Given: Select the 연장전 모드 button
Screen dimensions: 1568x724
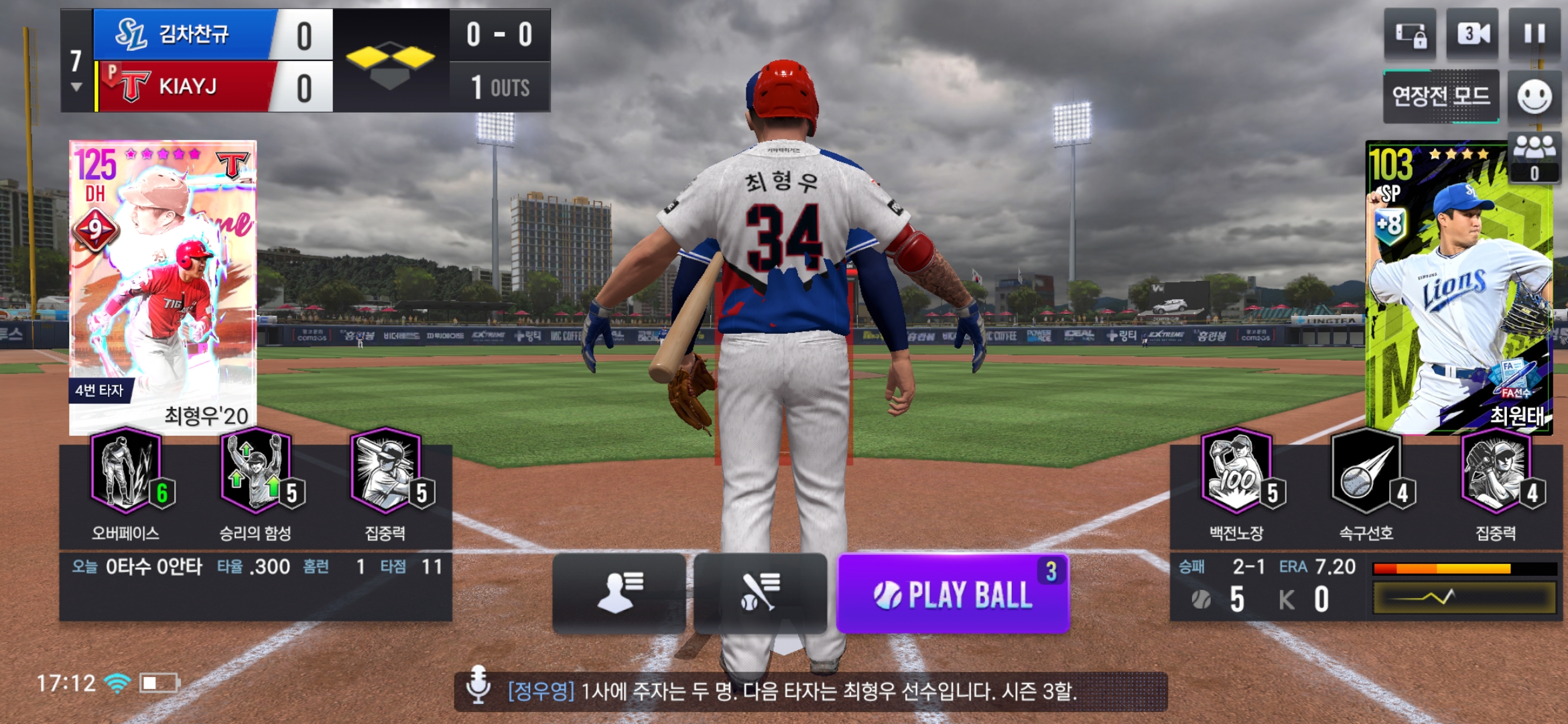Looking at the screenshot, I should 1441,97.
